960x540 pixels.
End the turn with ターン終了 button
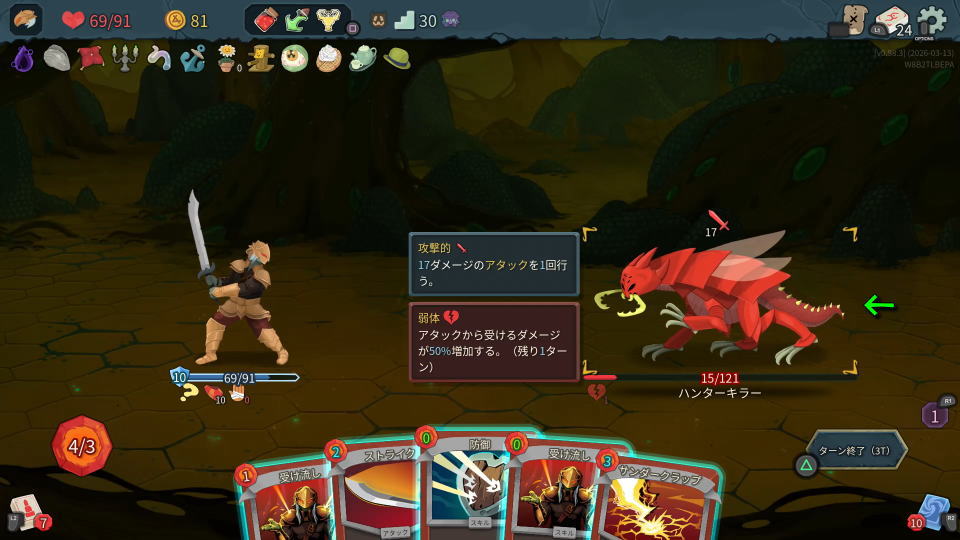click(x=856, y=450)
